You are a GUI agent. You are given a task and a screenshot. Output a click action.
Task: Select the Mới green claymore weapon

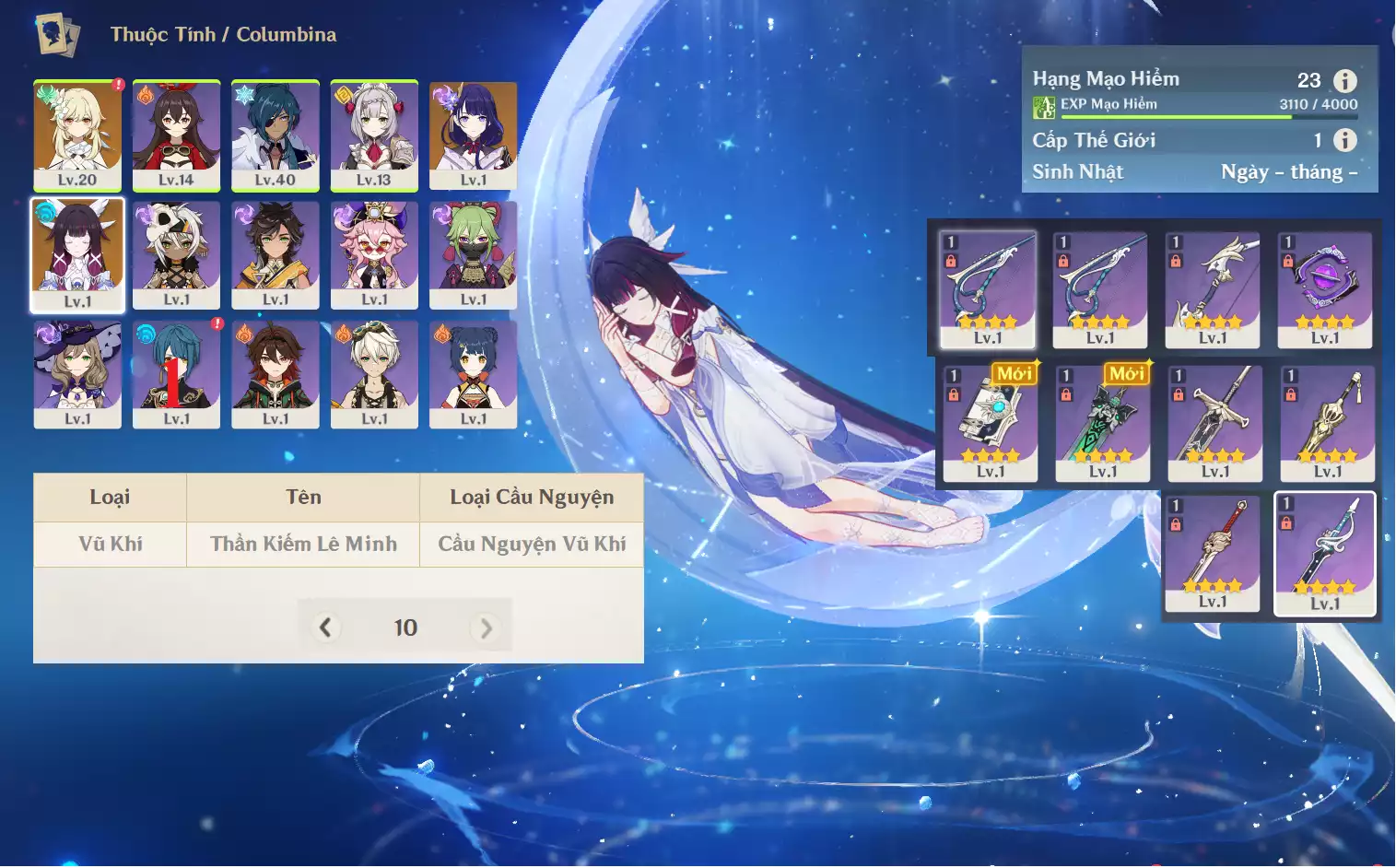[x=1103, y=422]
